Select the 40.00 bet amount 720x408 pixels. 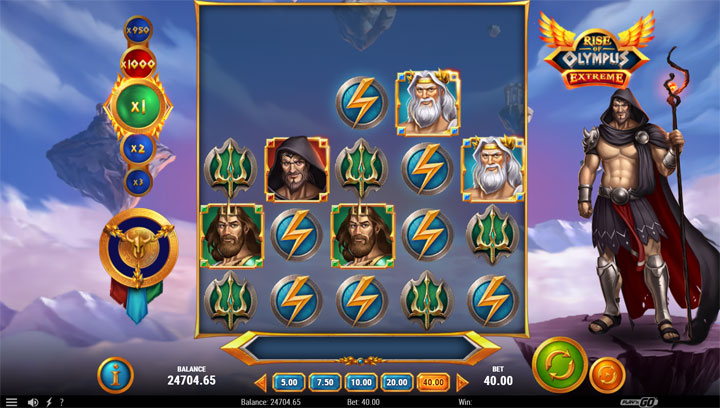pos(434,382)
